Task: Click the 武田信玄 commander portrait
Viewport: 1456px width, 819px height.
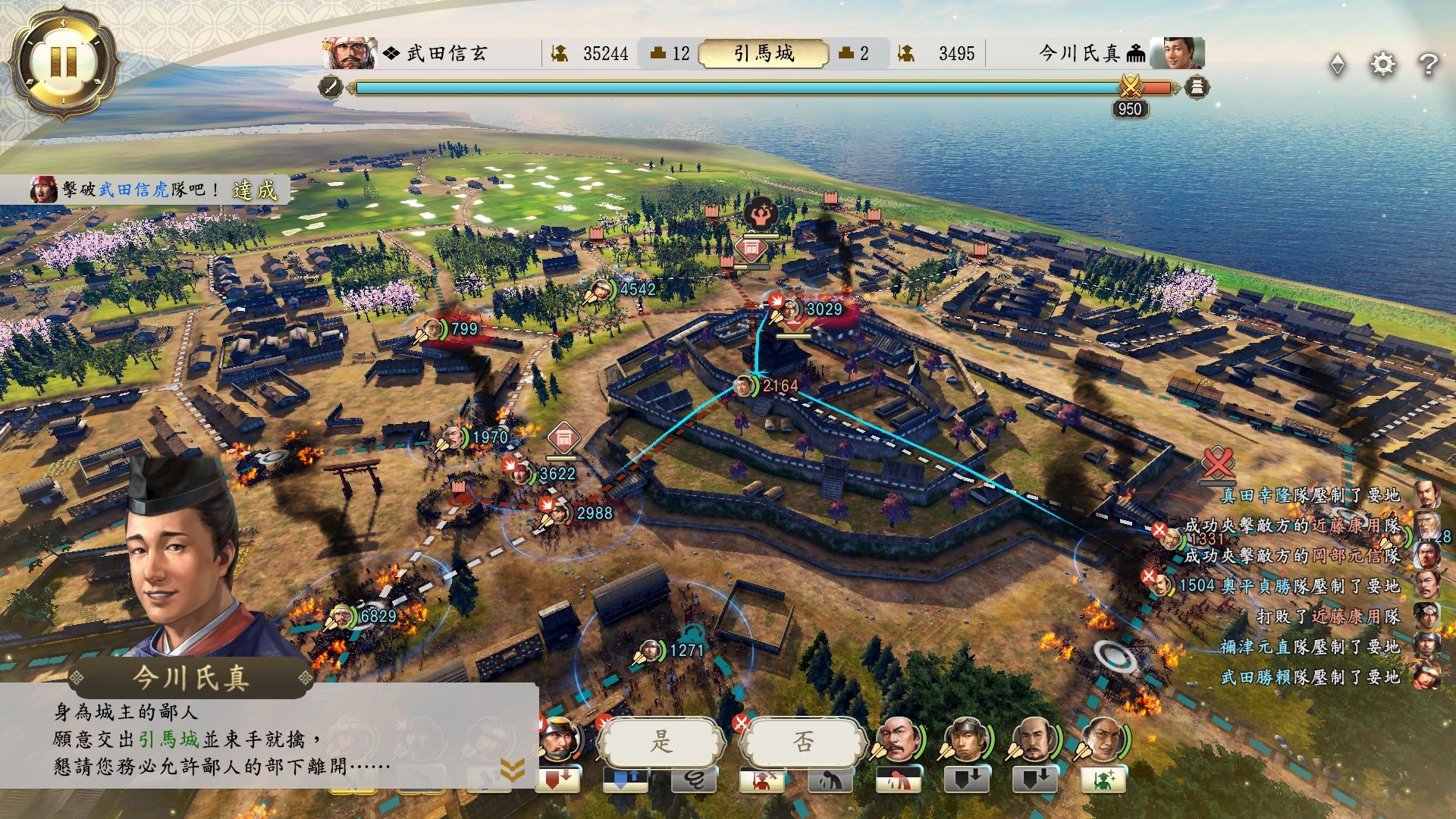Action: tap(350, 53)
